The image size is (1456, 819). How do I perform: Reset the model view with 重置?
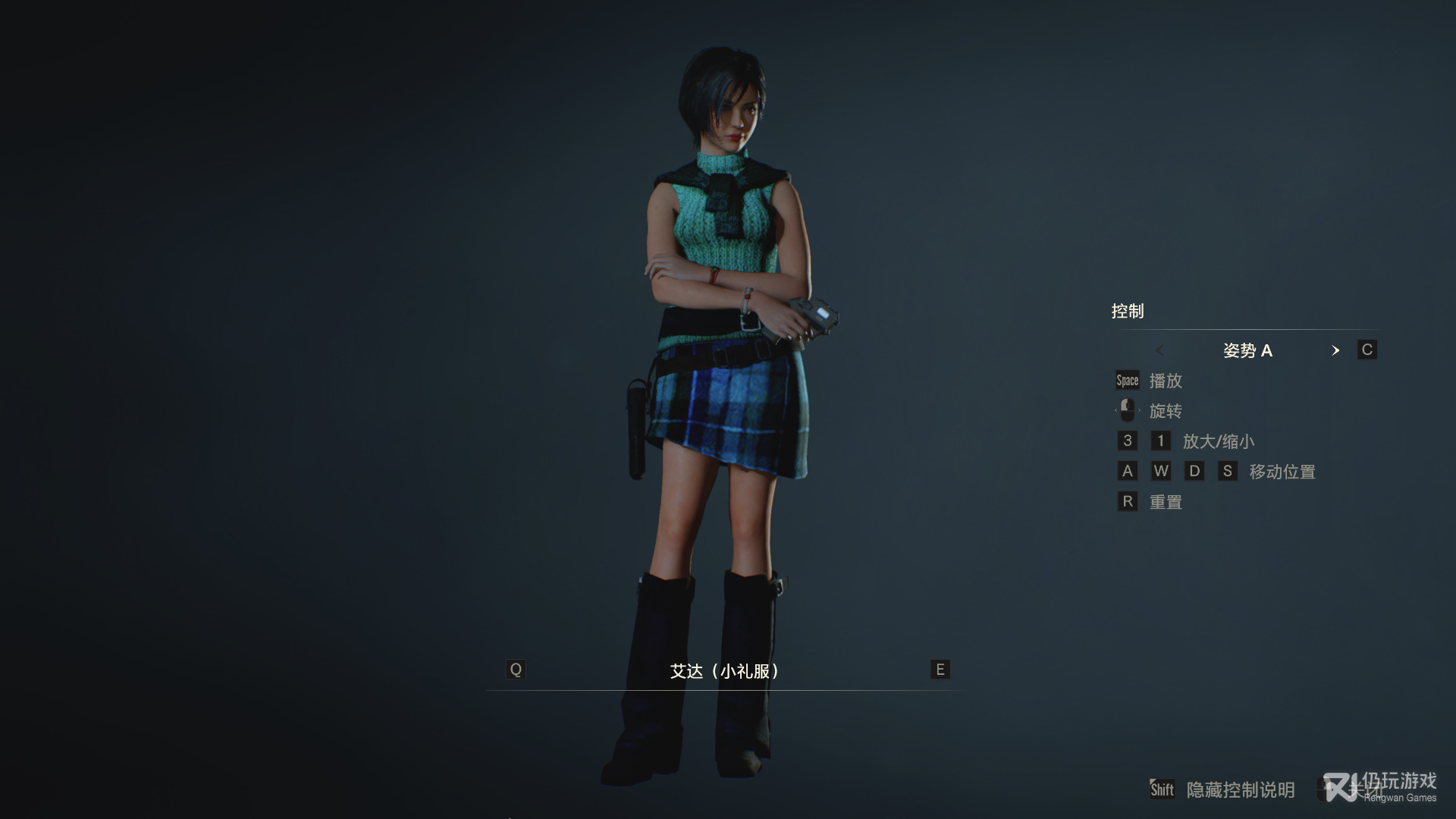pyautogui.click(x=1166, y=502)
